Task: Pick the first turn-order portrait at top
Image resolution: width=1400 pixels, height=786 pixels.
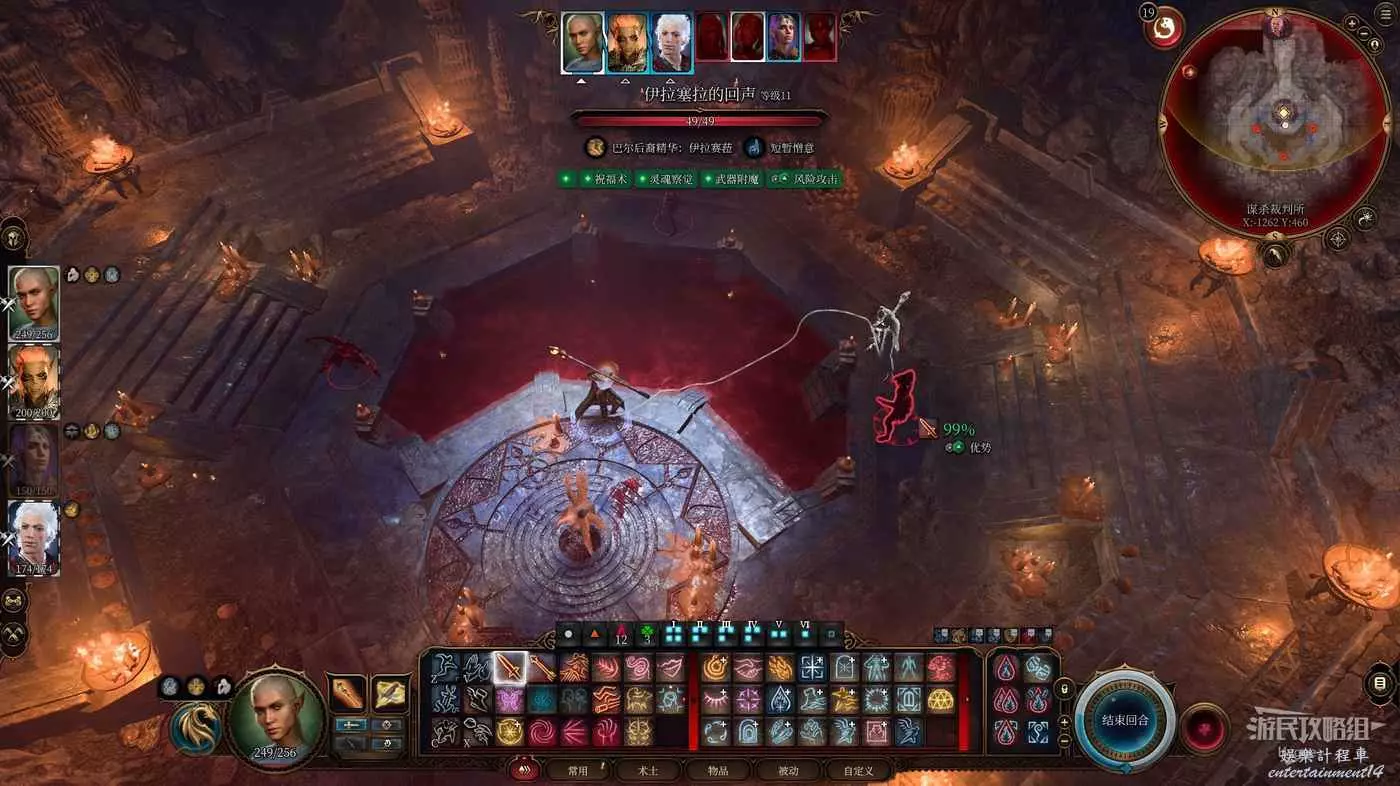Action: click(582, 42)
